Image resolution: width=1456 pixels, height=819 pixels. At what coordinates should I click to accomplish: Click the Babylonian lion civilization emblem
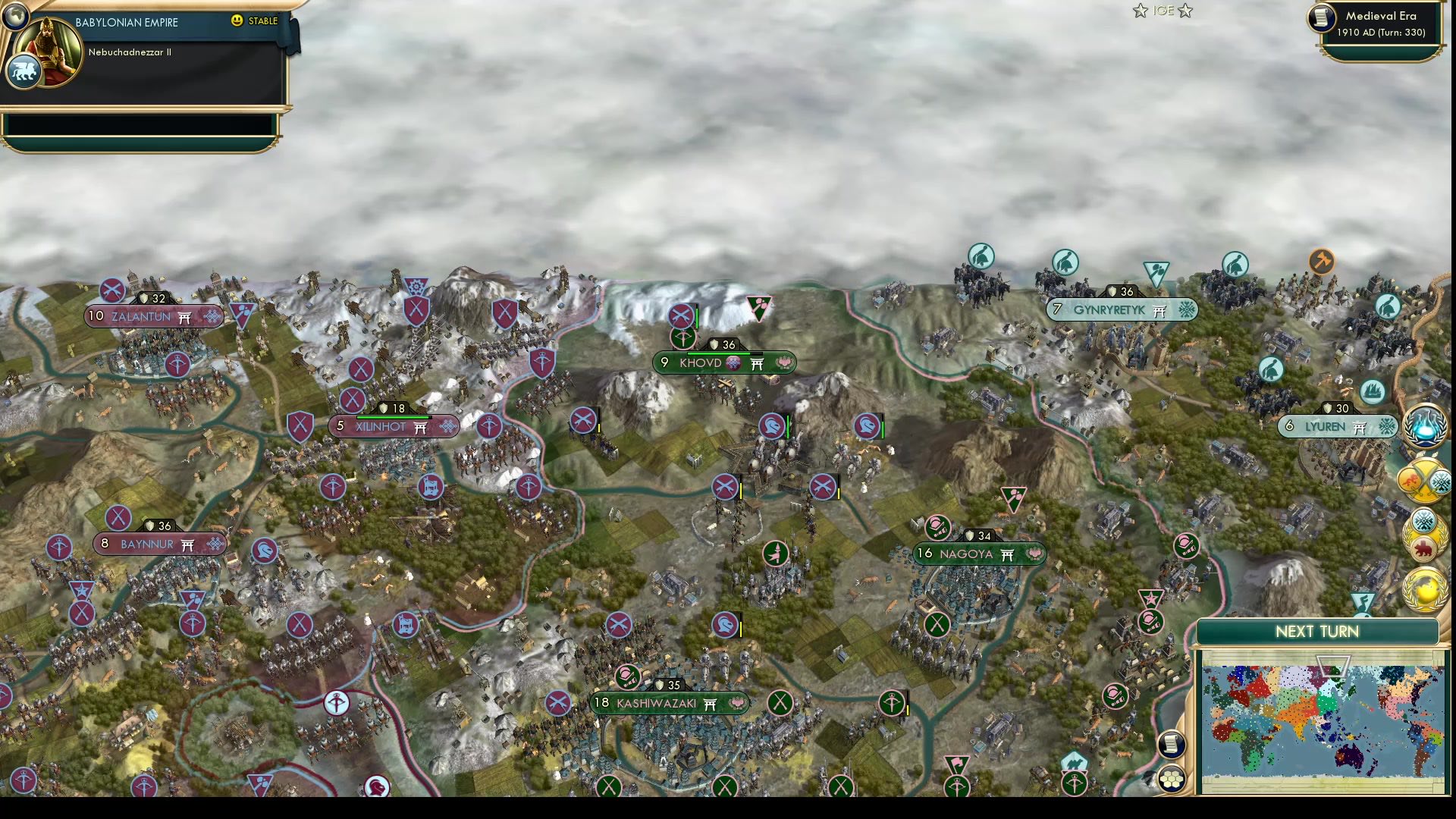[x=24, y=72]
